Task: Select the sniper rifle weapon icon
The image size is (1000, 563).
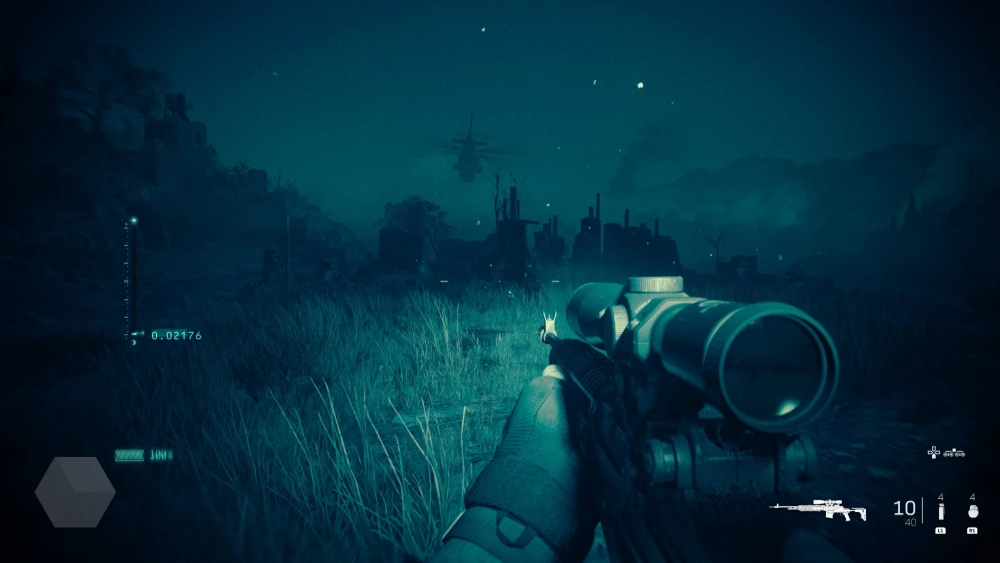Action: point(818,509)
